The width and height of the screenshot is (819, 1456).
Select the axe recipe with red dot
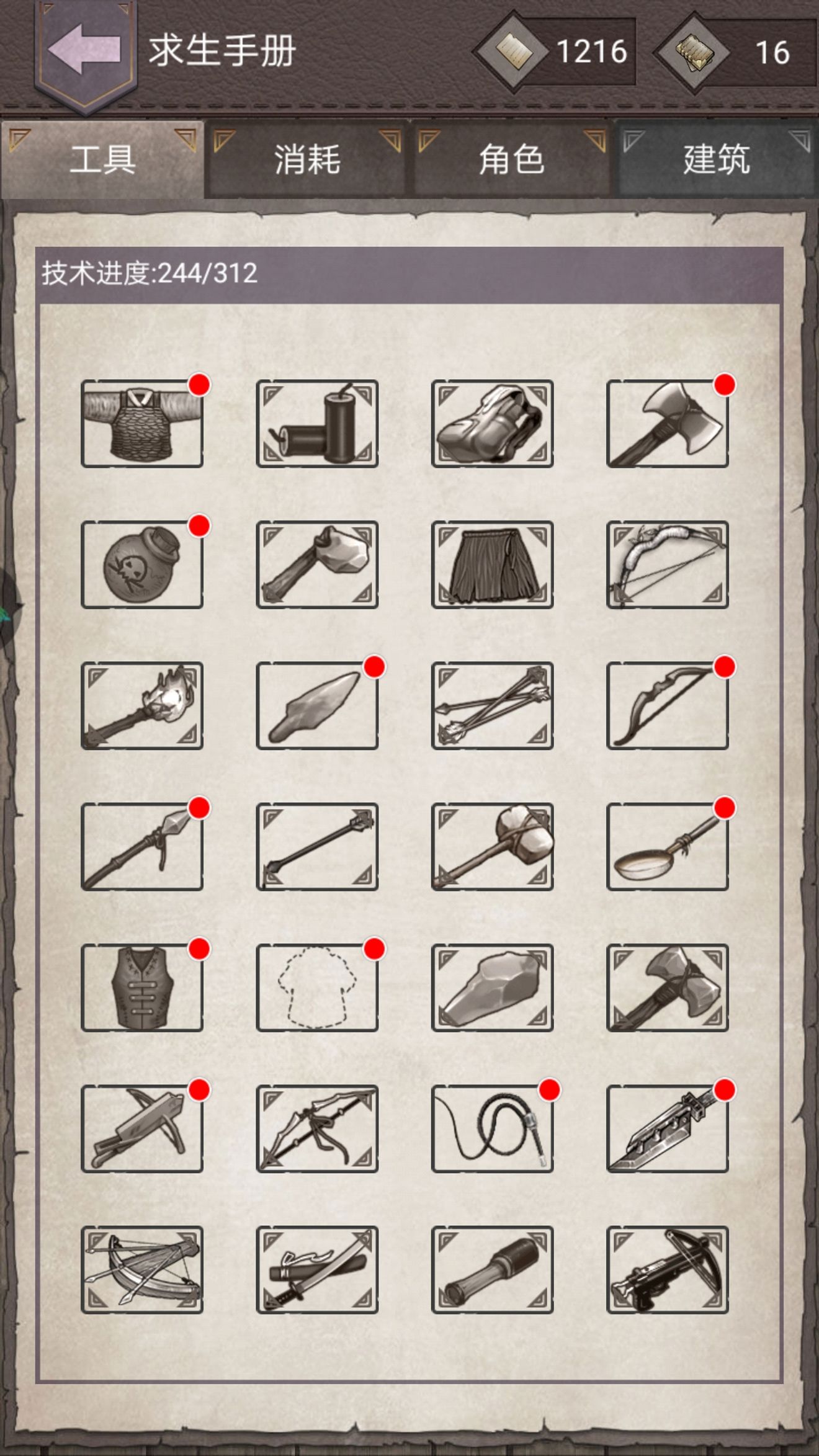(x=667, y=425)
